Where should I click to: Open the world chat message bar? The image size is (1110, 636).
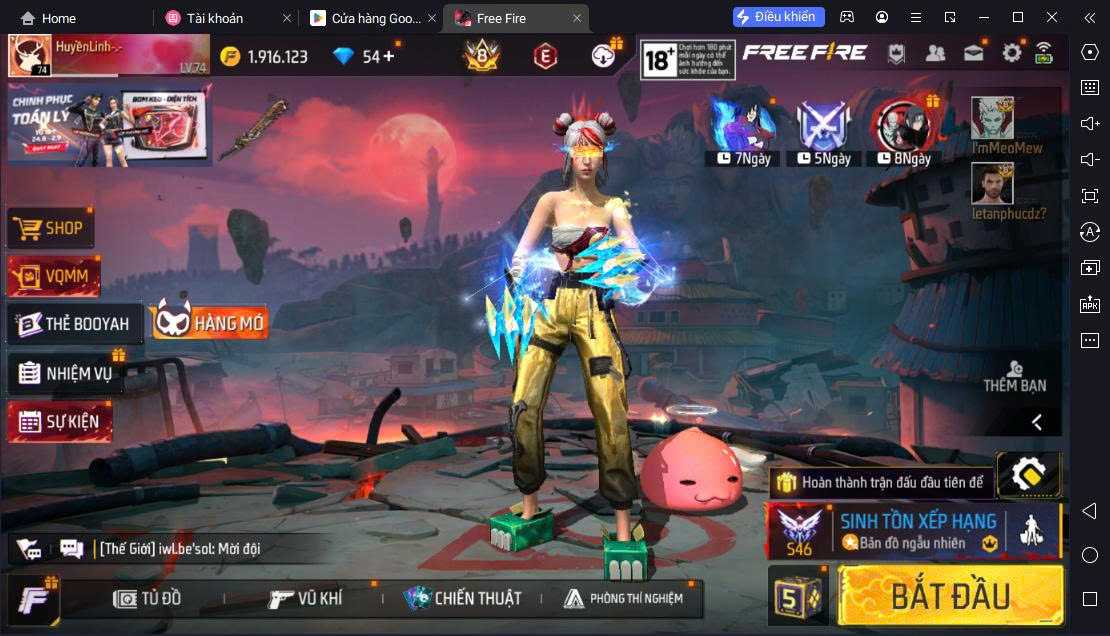click(180, 548)
